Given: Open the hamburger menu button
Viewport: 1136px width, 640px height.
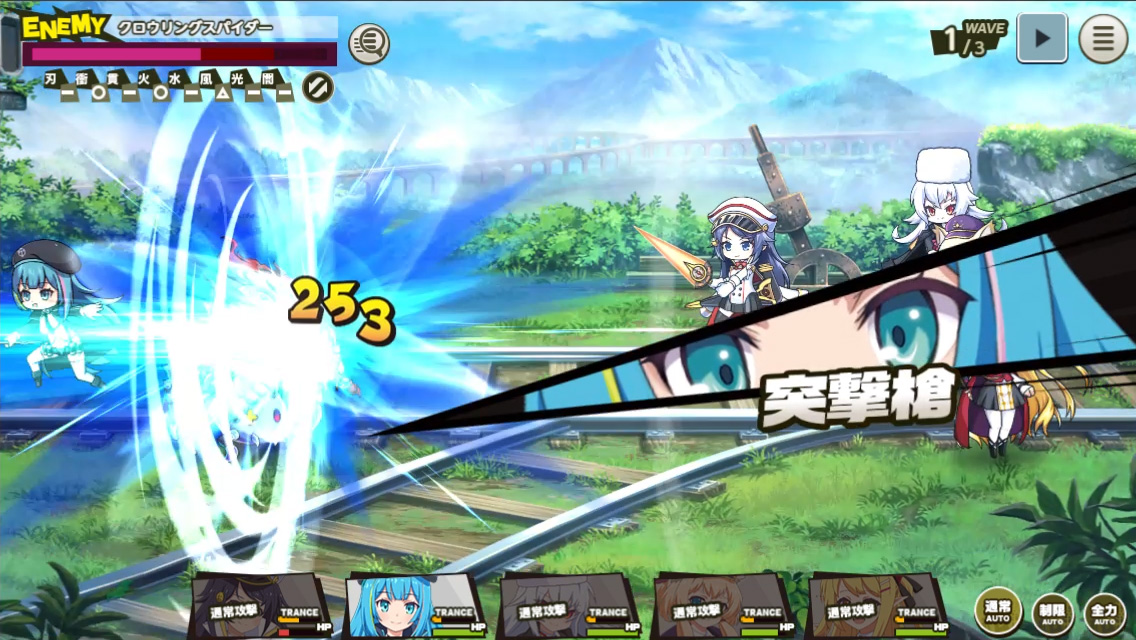Looking at the screenshot, I should coord(1103,39).
